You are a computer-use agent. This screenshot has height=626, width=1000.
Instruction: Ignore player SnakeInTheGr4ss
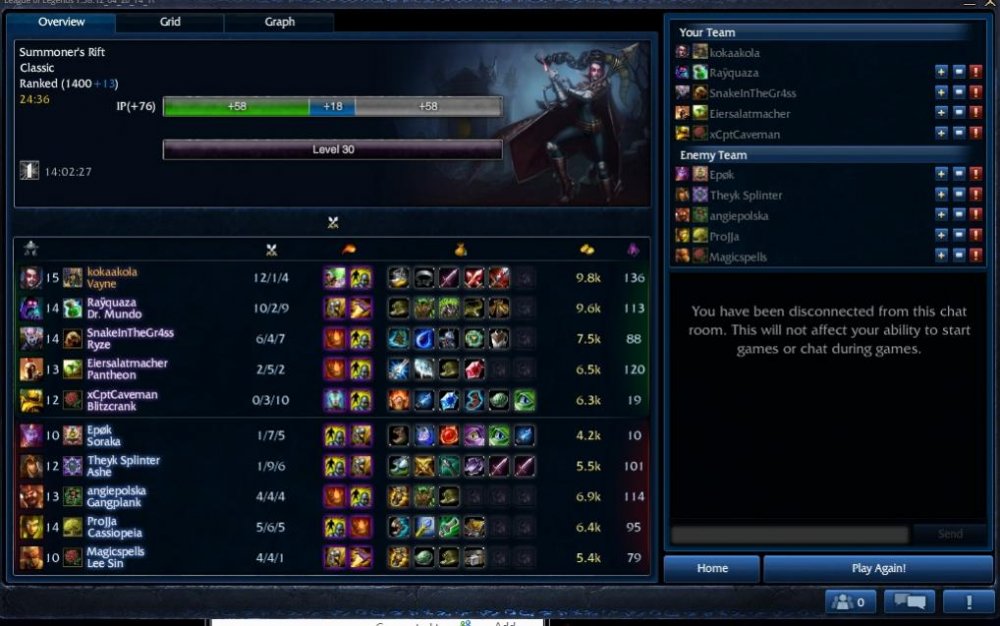[958, 93]
